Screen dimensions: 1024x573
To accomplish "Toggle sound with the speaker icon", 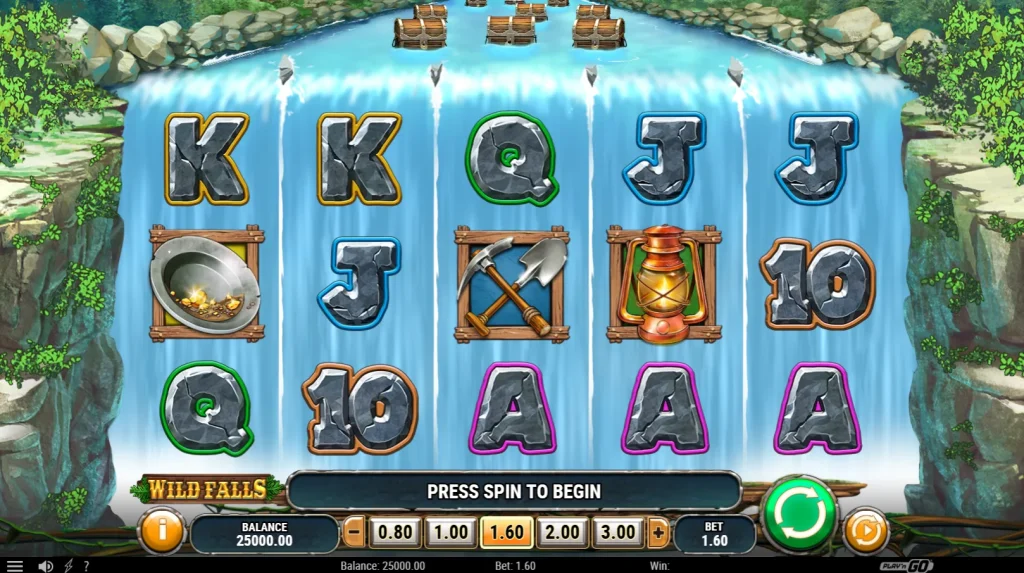I will pyautogui.click(x=45, y=566).
